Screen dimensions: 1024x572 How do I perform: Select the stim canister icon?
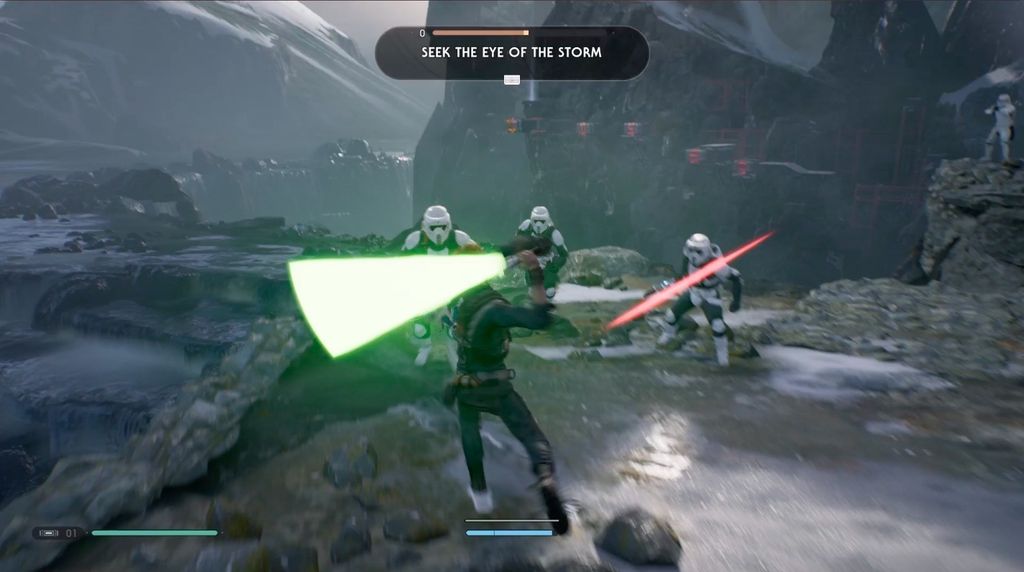click(48, 533)
